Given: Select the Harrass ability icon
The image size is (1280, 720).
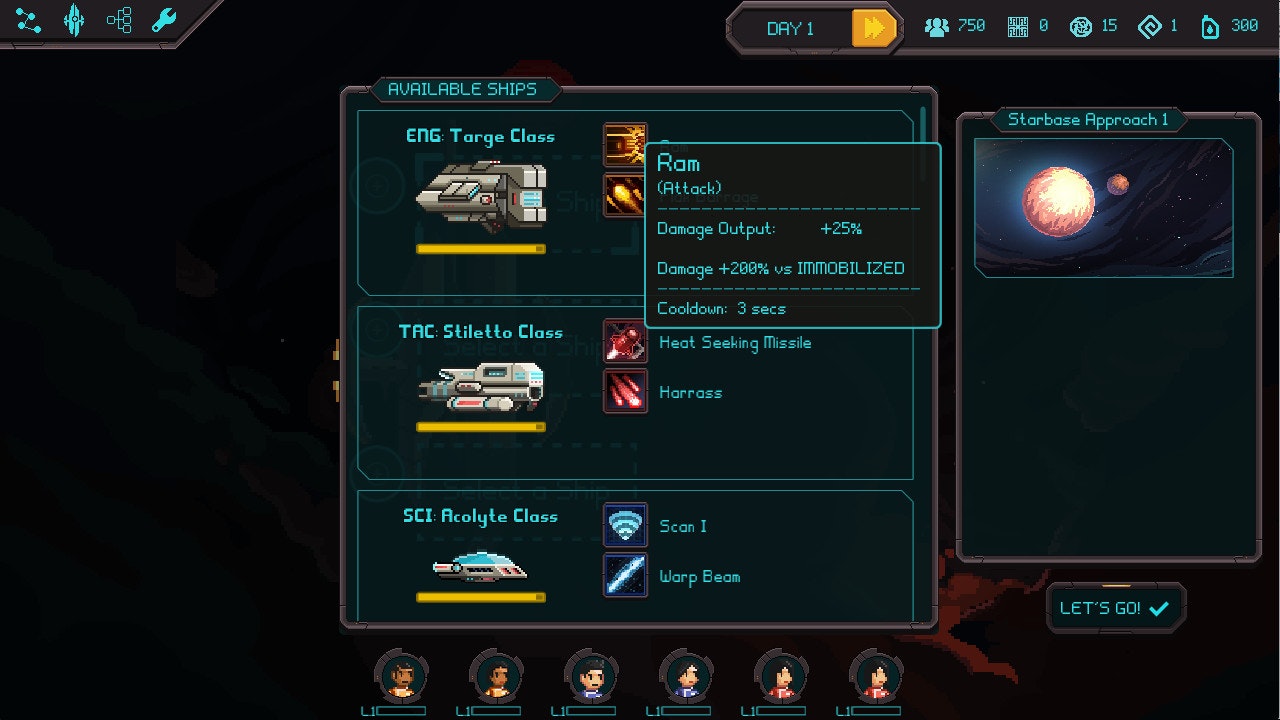Looking at the screenshot, I should pos(625,392).
